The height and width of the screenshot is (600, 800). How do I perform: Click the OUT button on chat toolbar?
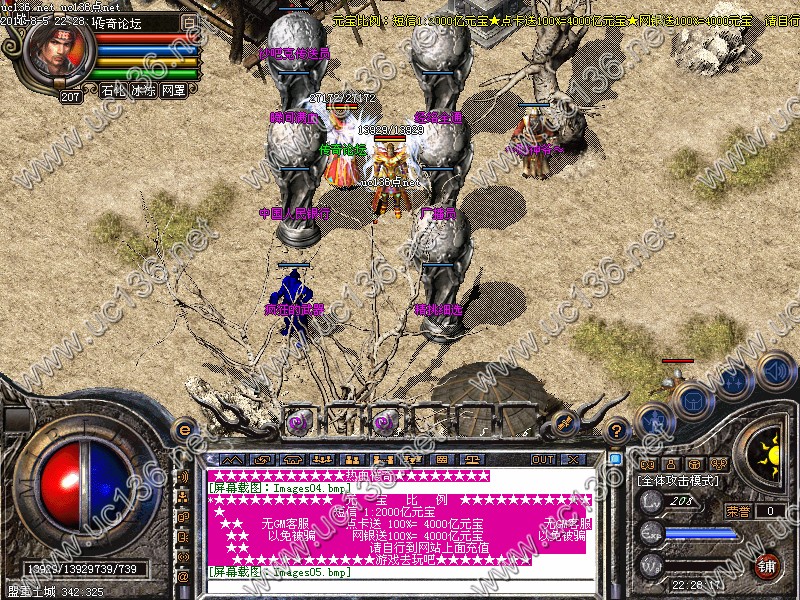pyautogui.click(x=542, y=459)
